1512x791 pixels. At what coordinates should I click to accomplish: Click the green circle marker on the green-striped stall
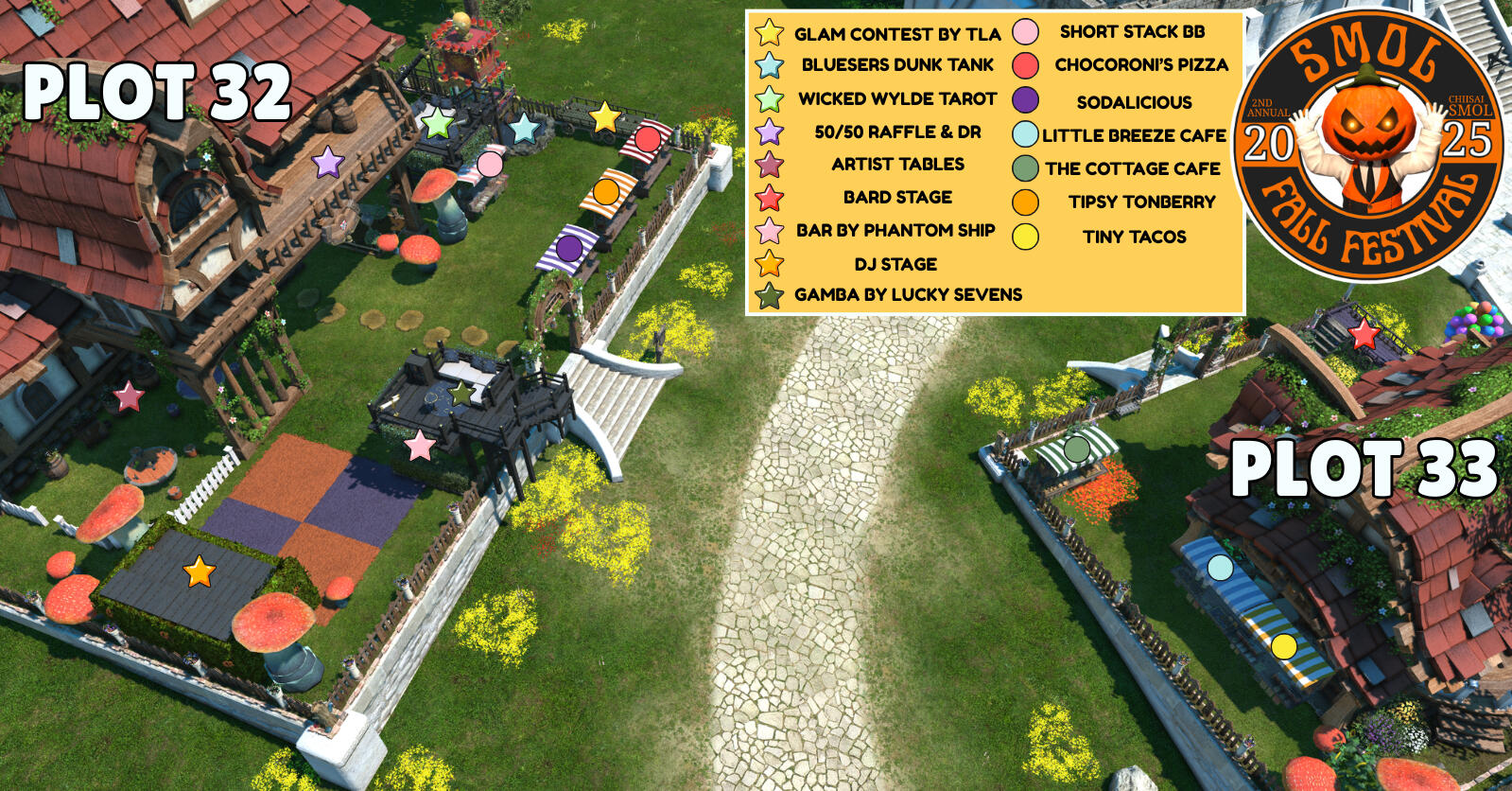1076,448
